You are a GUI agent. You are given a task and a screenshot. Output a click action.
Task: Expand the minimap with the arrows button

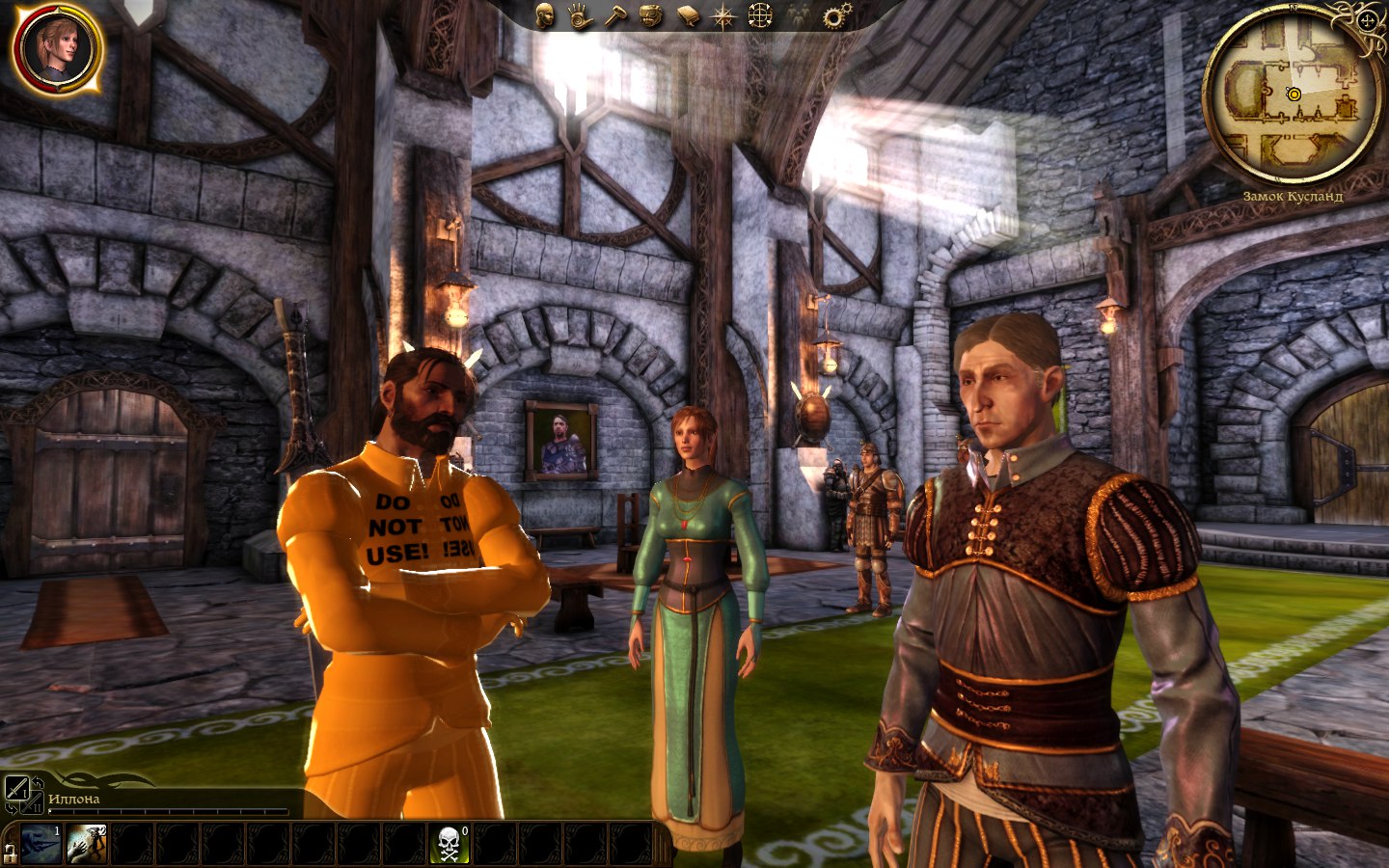pos(1368,20)
